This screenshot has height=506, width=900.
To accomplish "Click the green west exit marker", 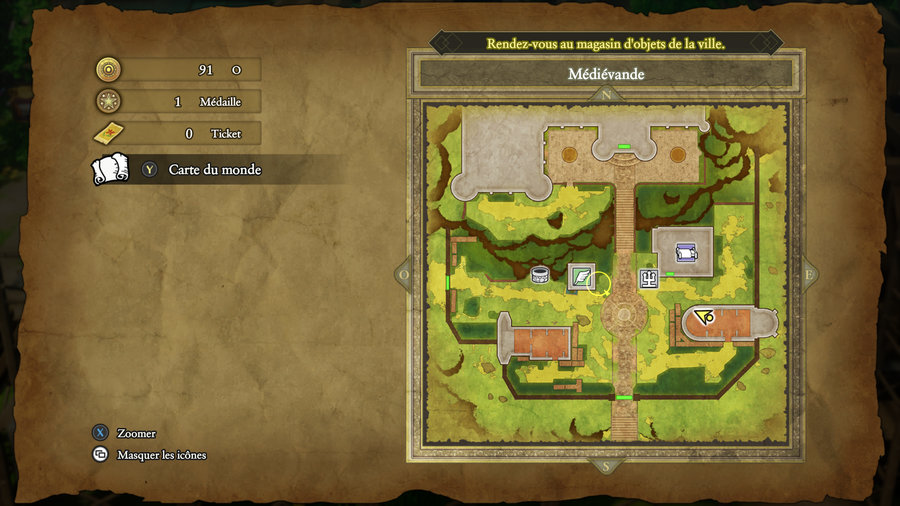I will tap(447, 284).
